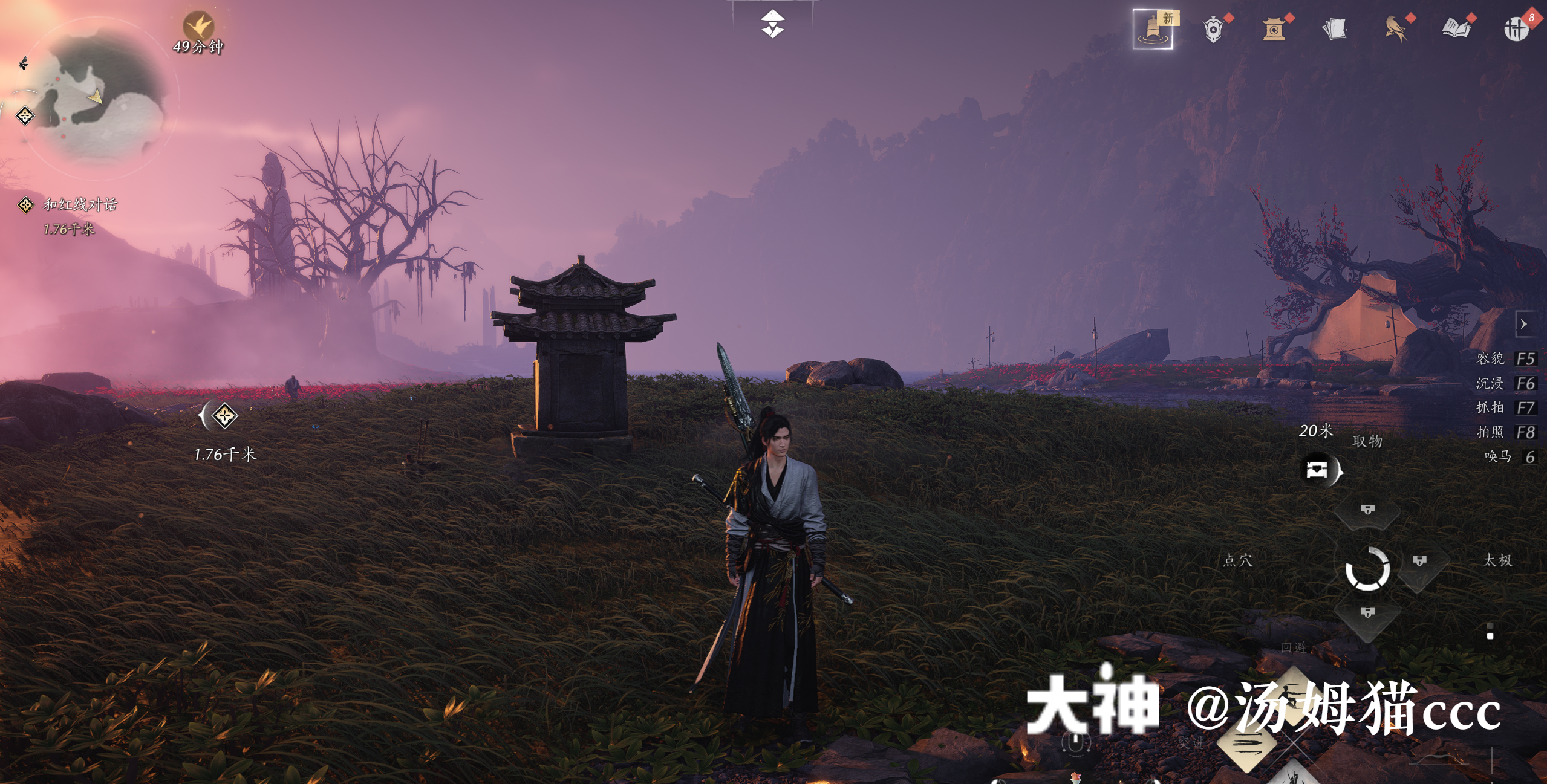Open the letter cards panel
This screenshot has width=1547, height=784.
1335,28
